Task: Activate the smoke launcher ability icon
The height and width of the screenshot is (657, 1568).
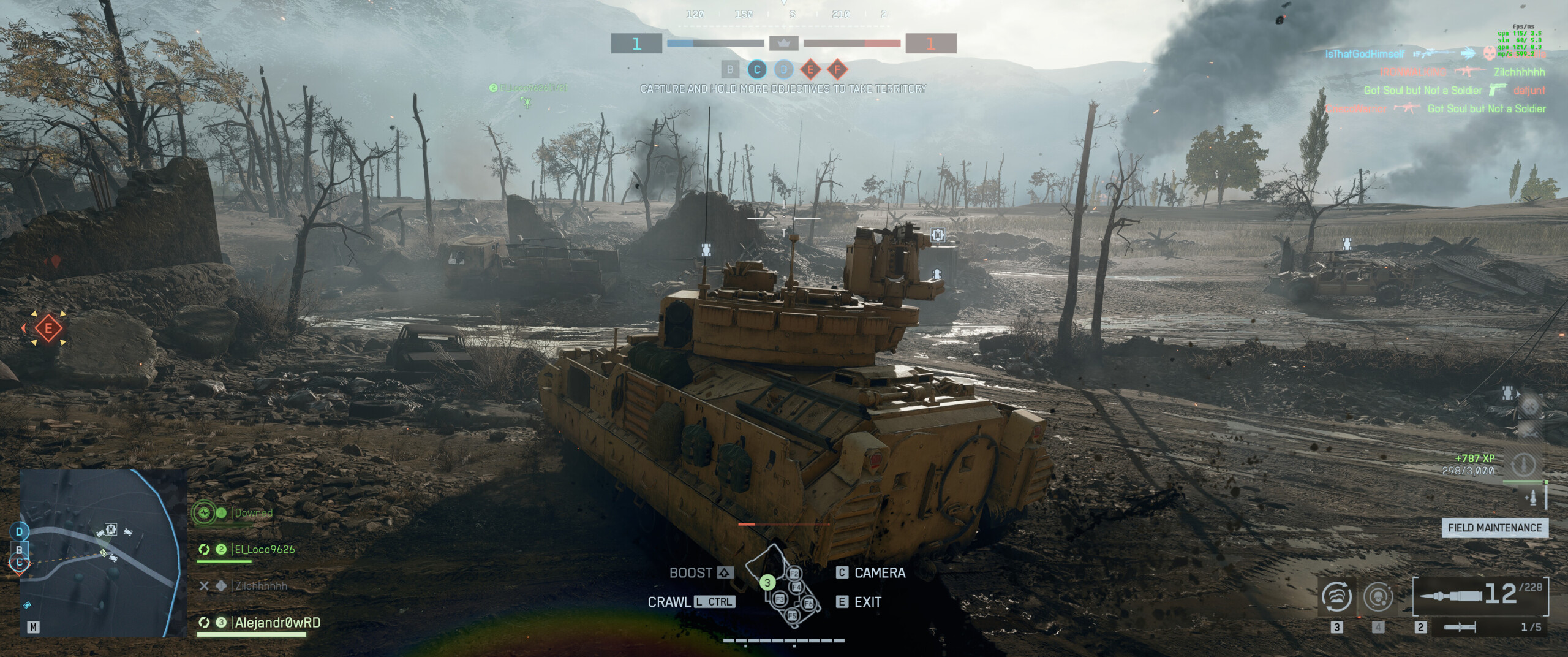Action: (x=1336, y=596)
